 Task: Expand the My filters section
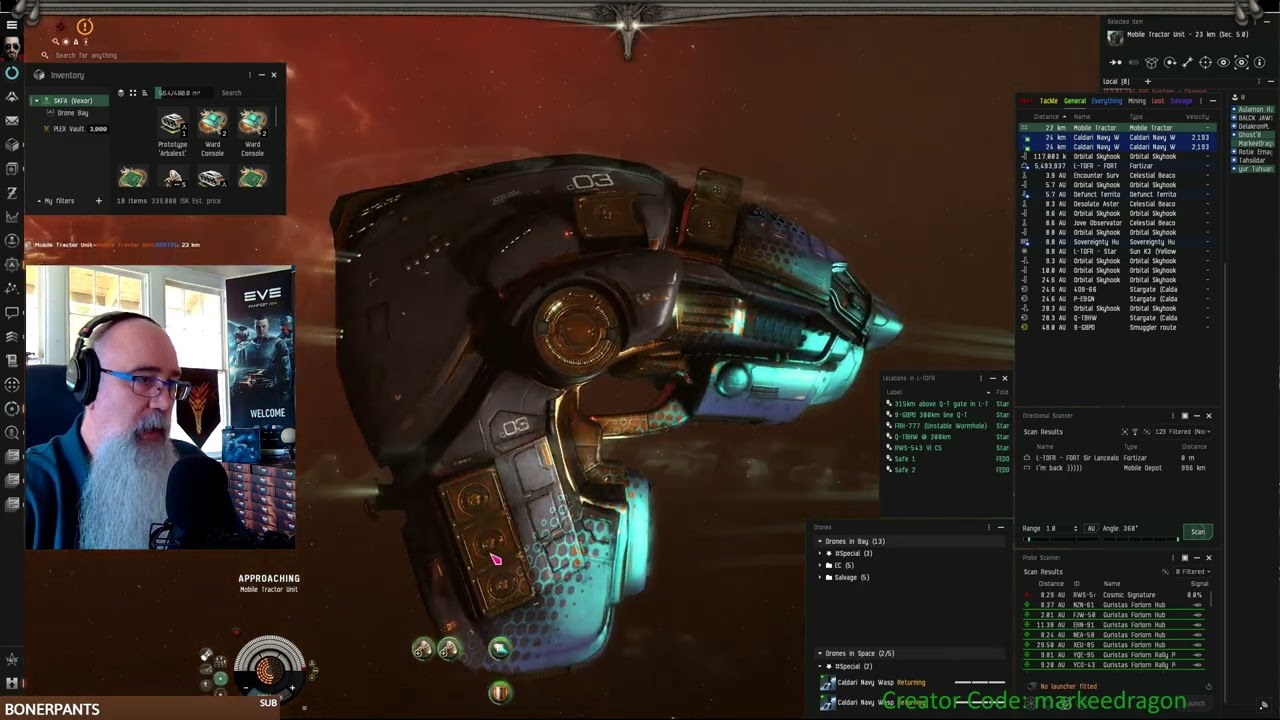[x=40, y=201]
